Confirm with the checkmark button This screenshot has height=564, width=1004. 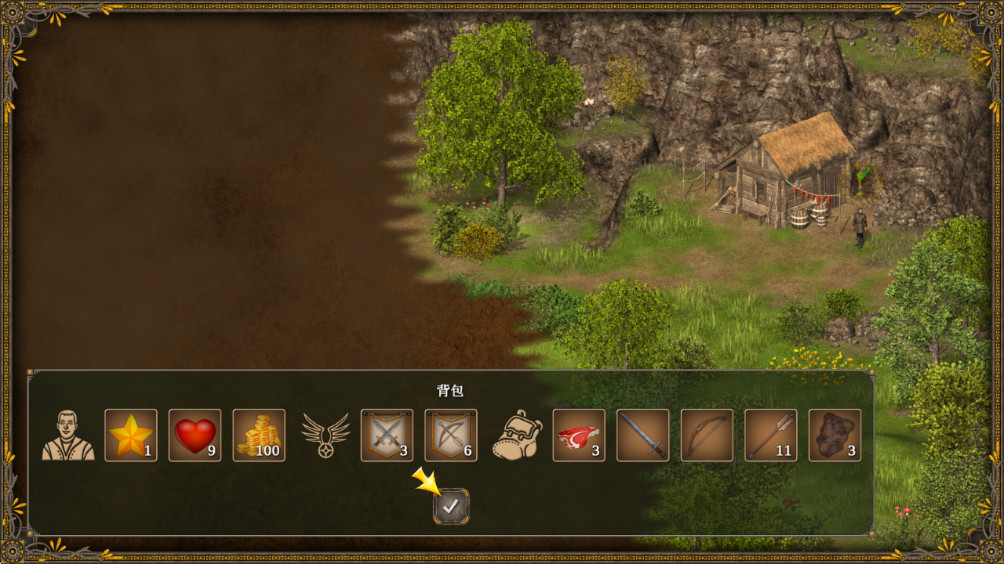coord(451,507)
